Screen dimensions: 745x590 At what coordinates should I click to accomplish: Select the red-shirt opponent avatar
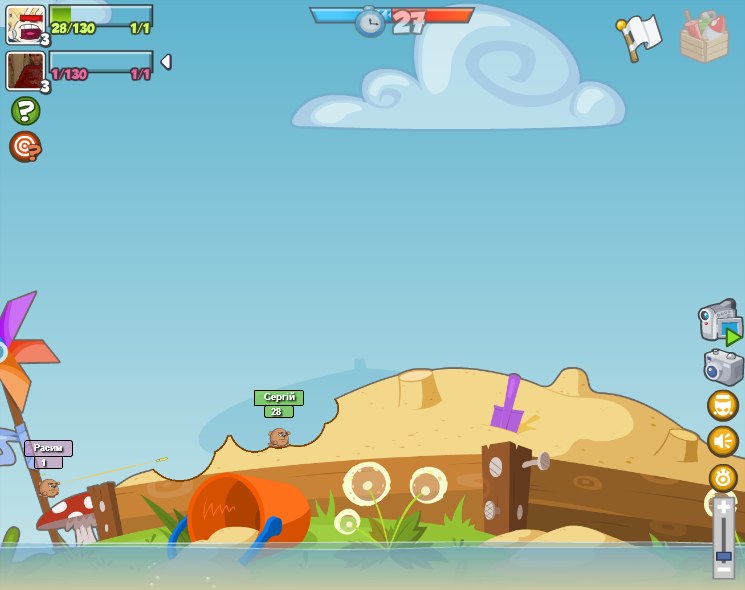coord(25,71)
